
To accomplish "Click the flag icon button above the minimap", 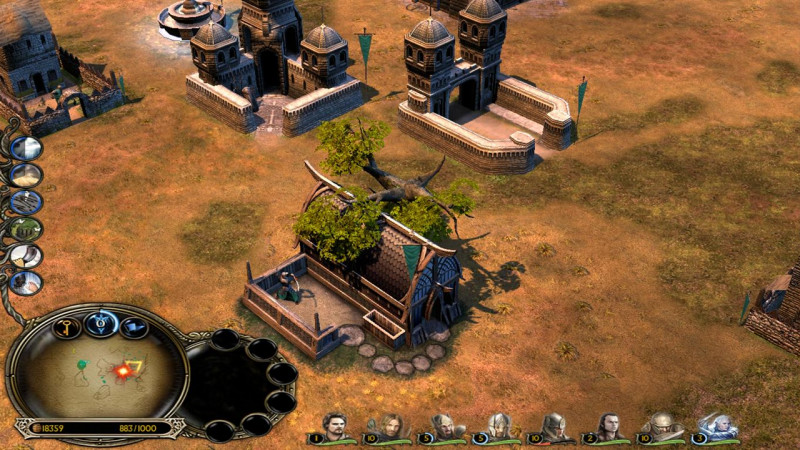I will (133, 328).
